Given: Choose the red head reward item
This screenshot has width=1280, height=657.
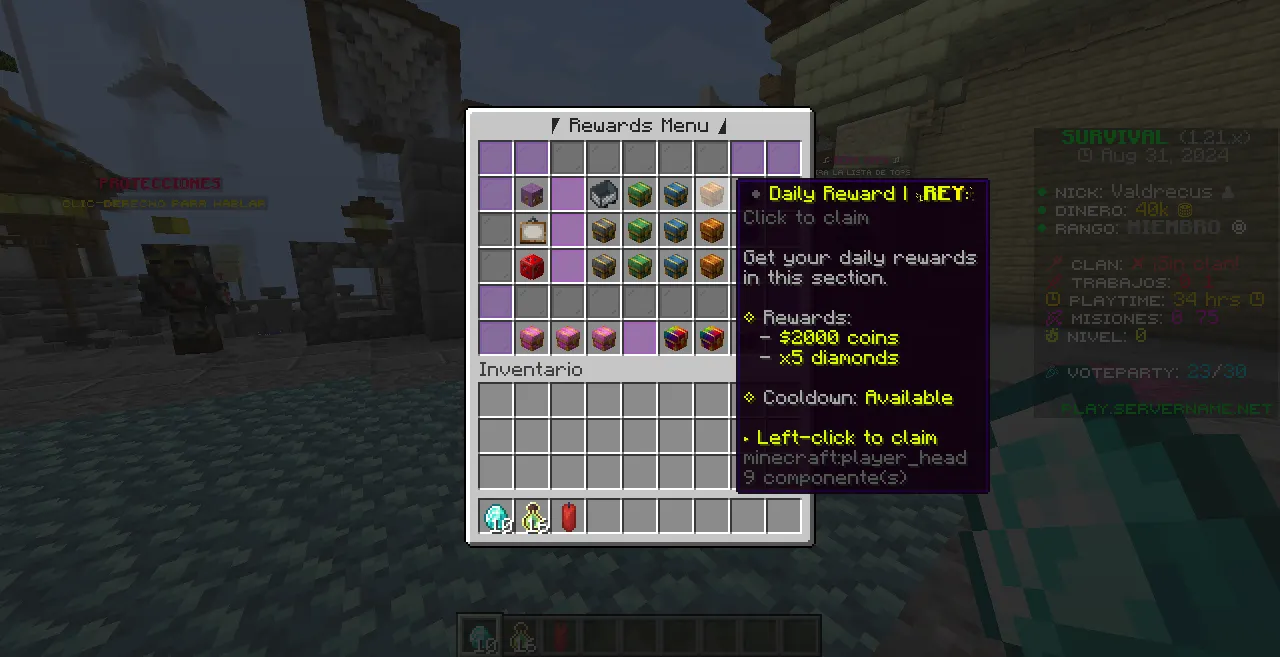Looking at the screenshot, I should pos(532,266).
